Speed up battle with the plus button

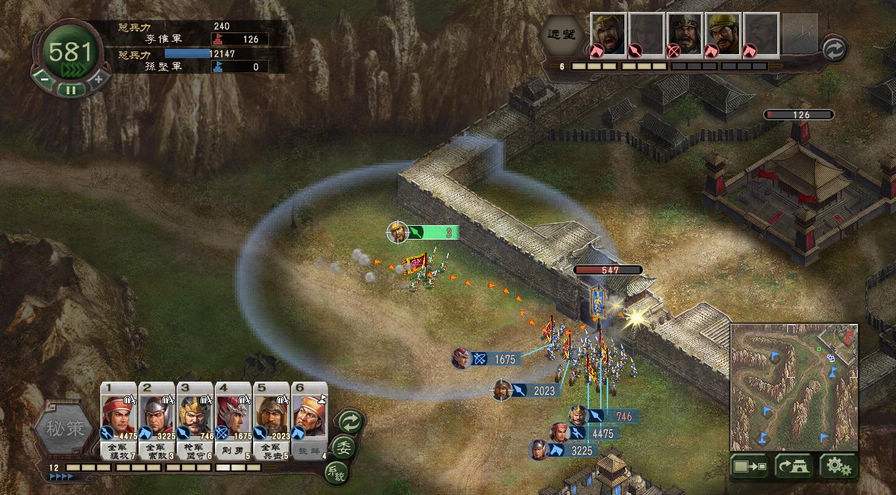point(97,77)
